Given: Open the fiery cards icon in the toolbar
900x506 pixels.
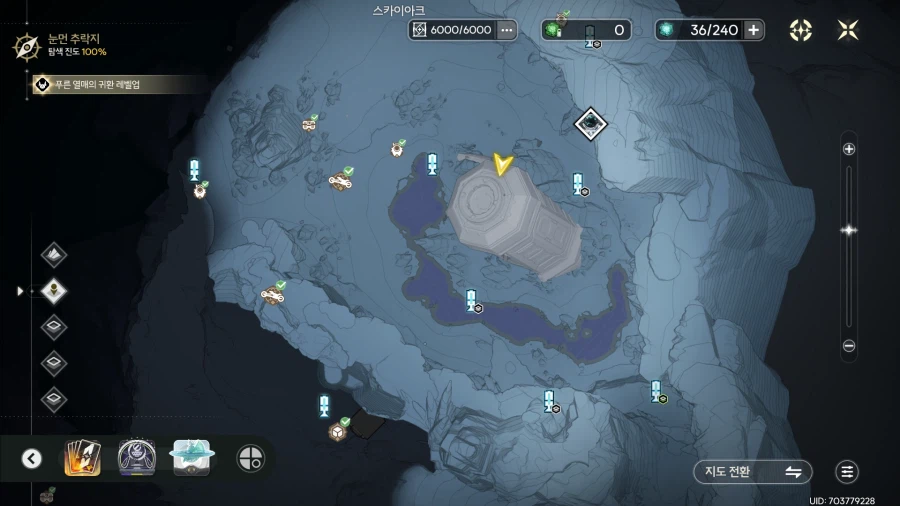Looking at the screenshot, I should (82, 458).
